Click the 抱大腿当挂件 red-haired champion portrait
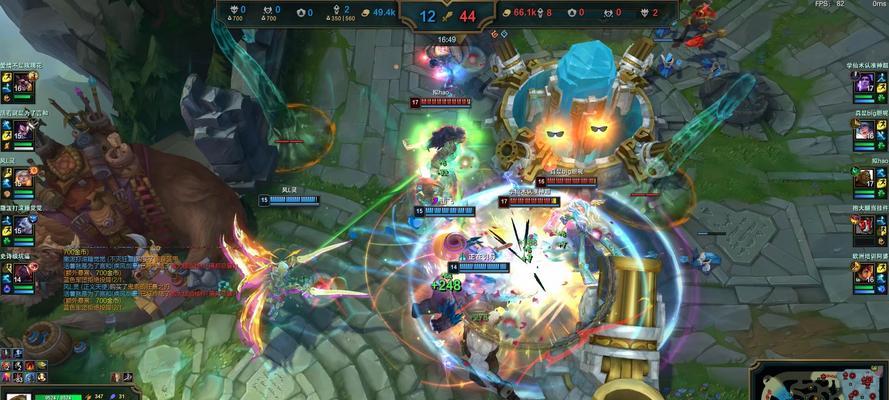 (x=864, y=228)
